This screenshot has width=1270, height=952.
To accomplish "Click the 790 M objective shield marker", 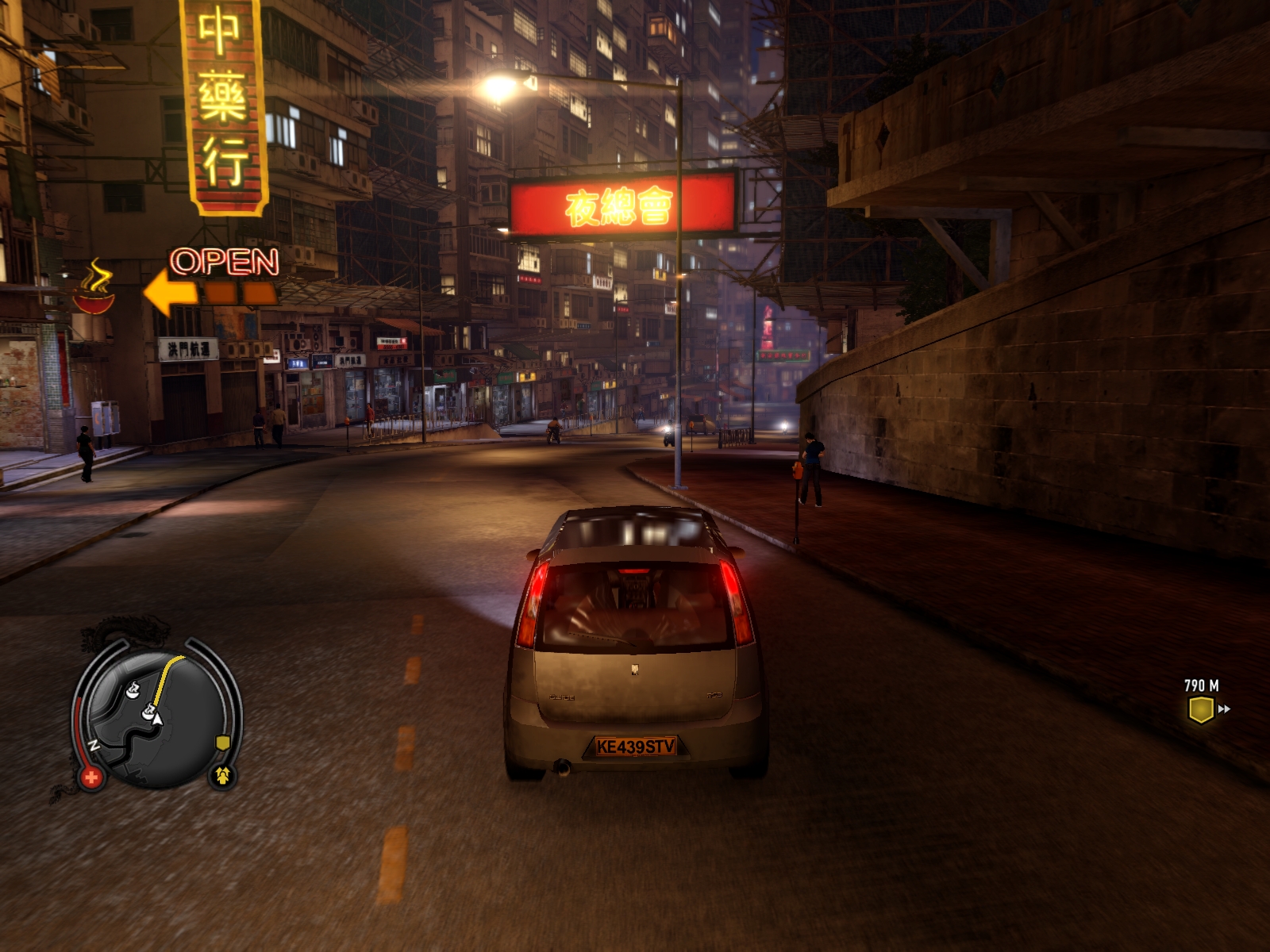I will pyautogui.click(x=1200, y=709).
